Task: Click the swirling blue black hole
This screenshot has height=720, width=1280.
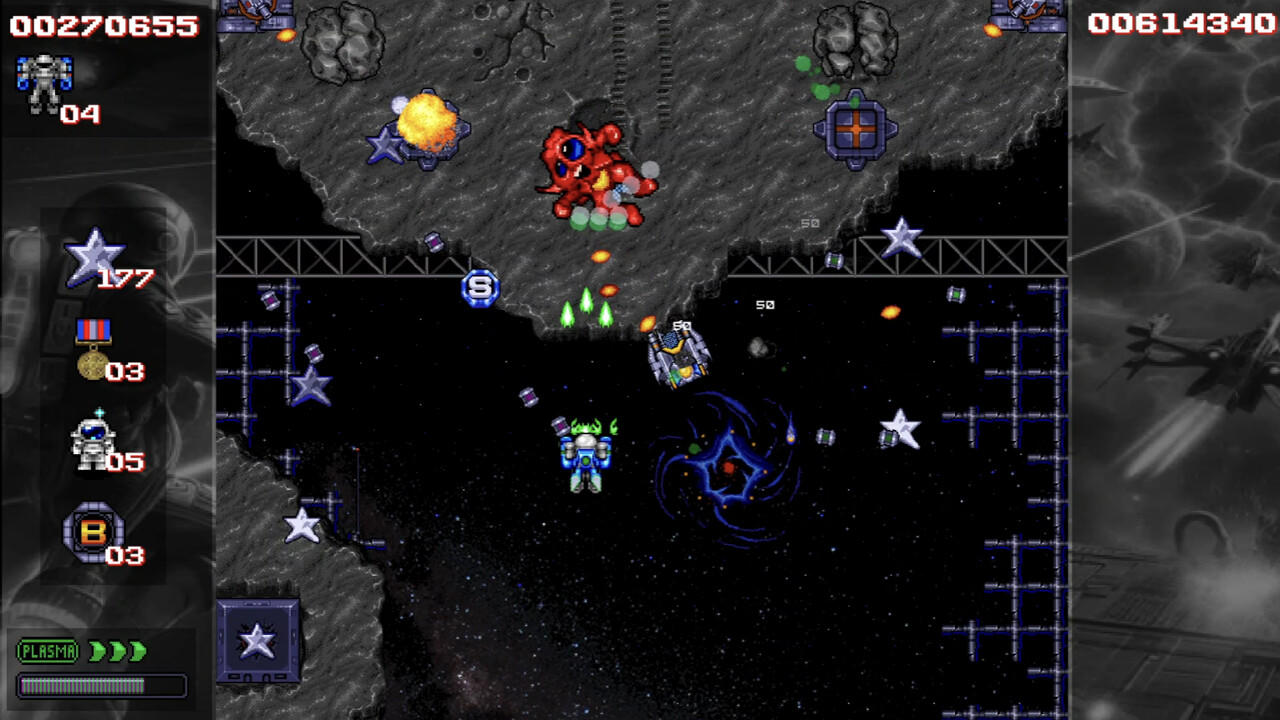Action: pos(730,465)
